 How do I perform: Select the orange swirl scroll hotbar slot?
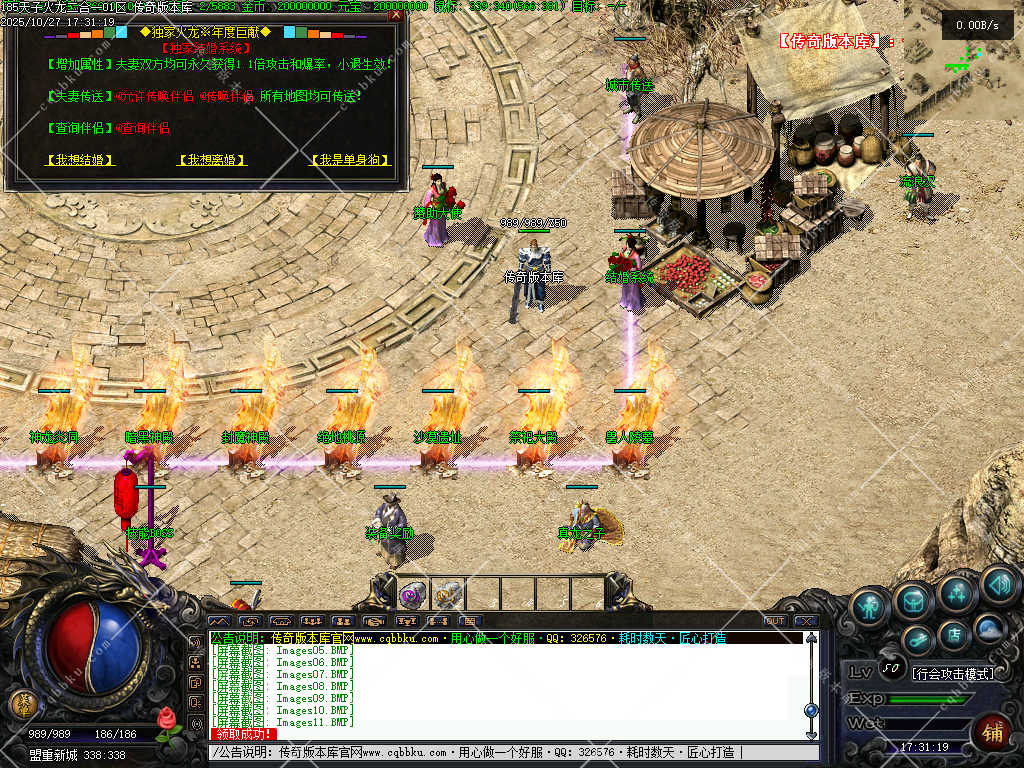pyautogui.click(x=447, y=595)
